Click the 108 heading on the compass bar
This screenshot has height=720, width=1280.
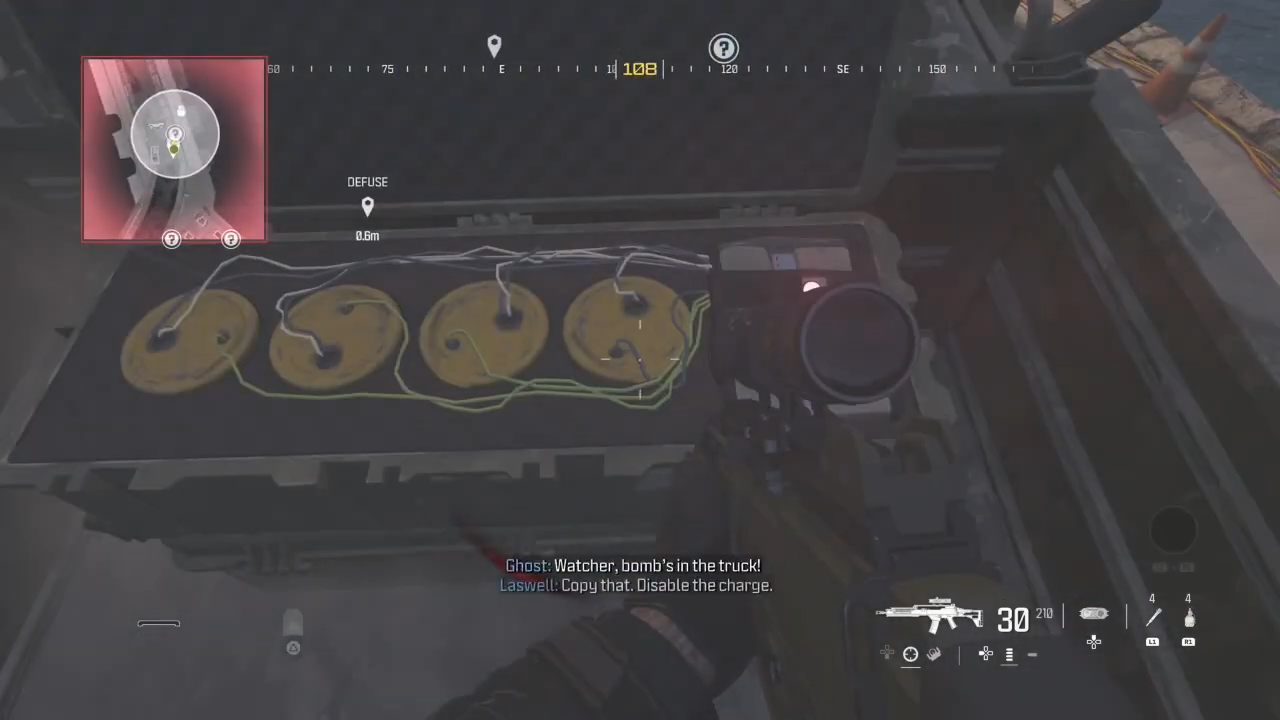pos(640,68)
